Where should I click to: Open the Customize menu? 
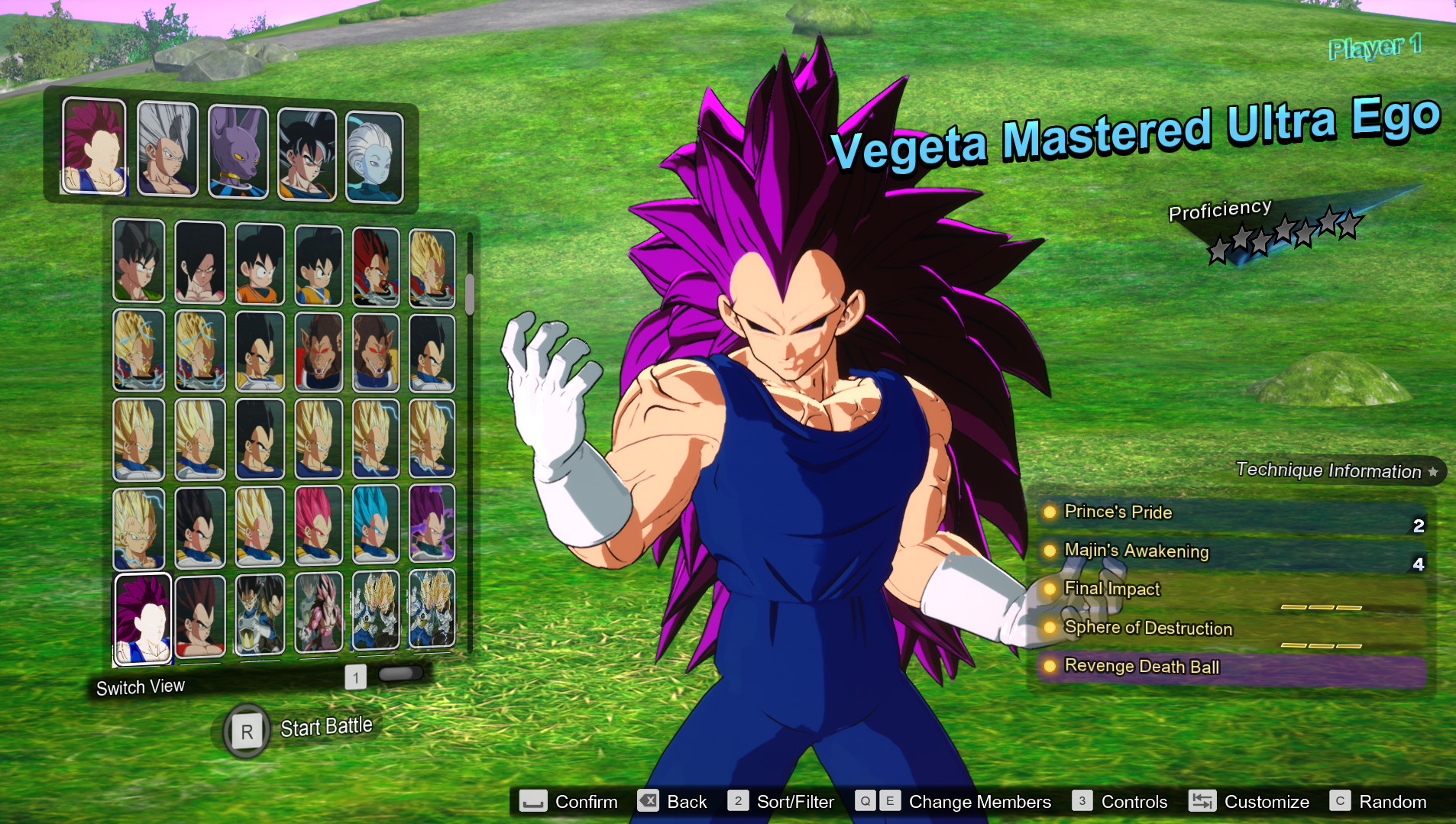tap(1267, 802)
